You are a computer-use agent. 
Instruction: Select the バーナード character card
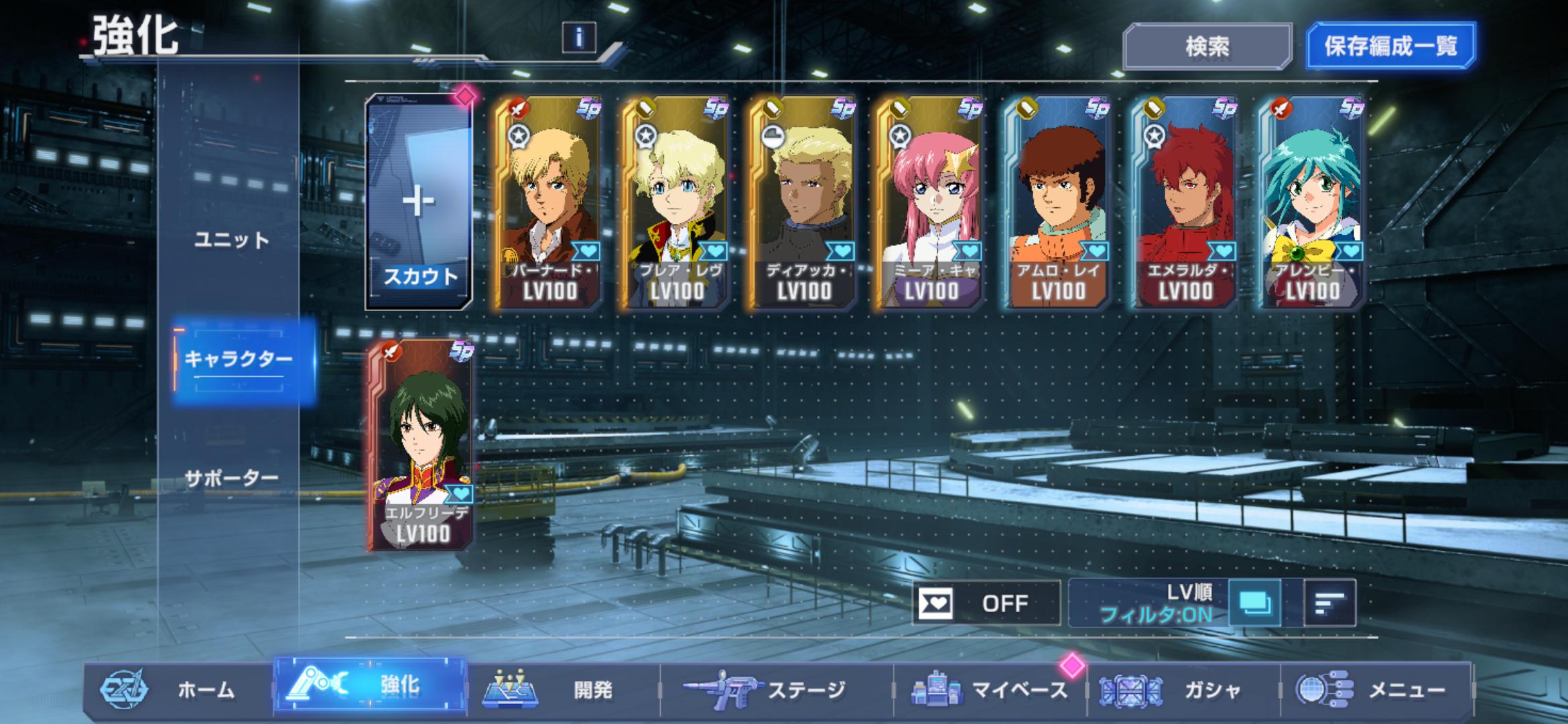click(548, 202)
